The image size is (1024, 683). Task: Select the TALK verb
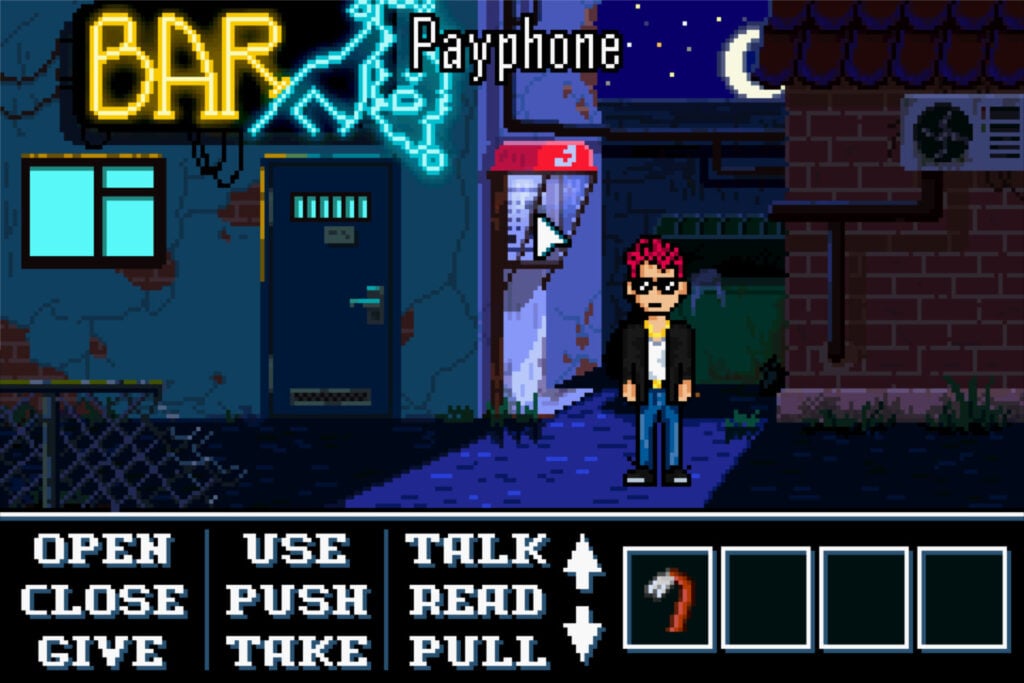pyautogui.click(x=478, y=551)
